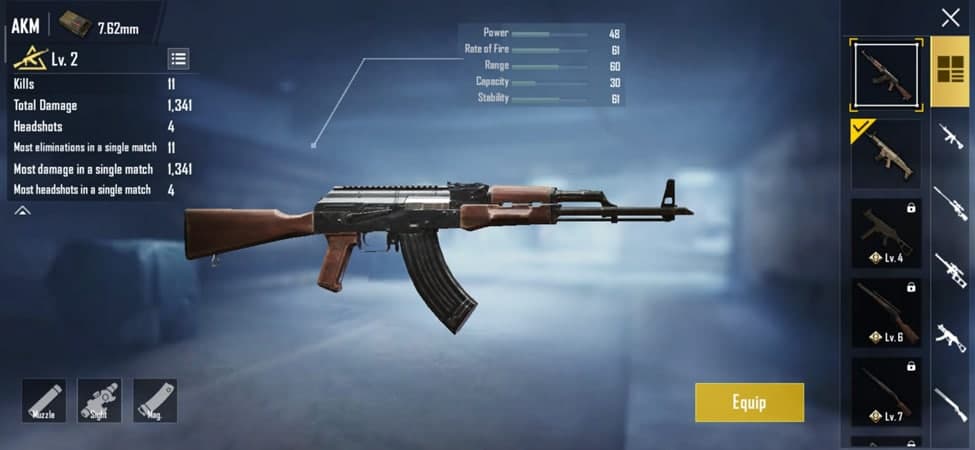The height and width of the screenshot is (450, 975).
Task: Collapse the weapon stats panel arrow
Action: [22, 211]
